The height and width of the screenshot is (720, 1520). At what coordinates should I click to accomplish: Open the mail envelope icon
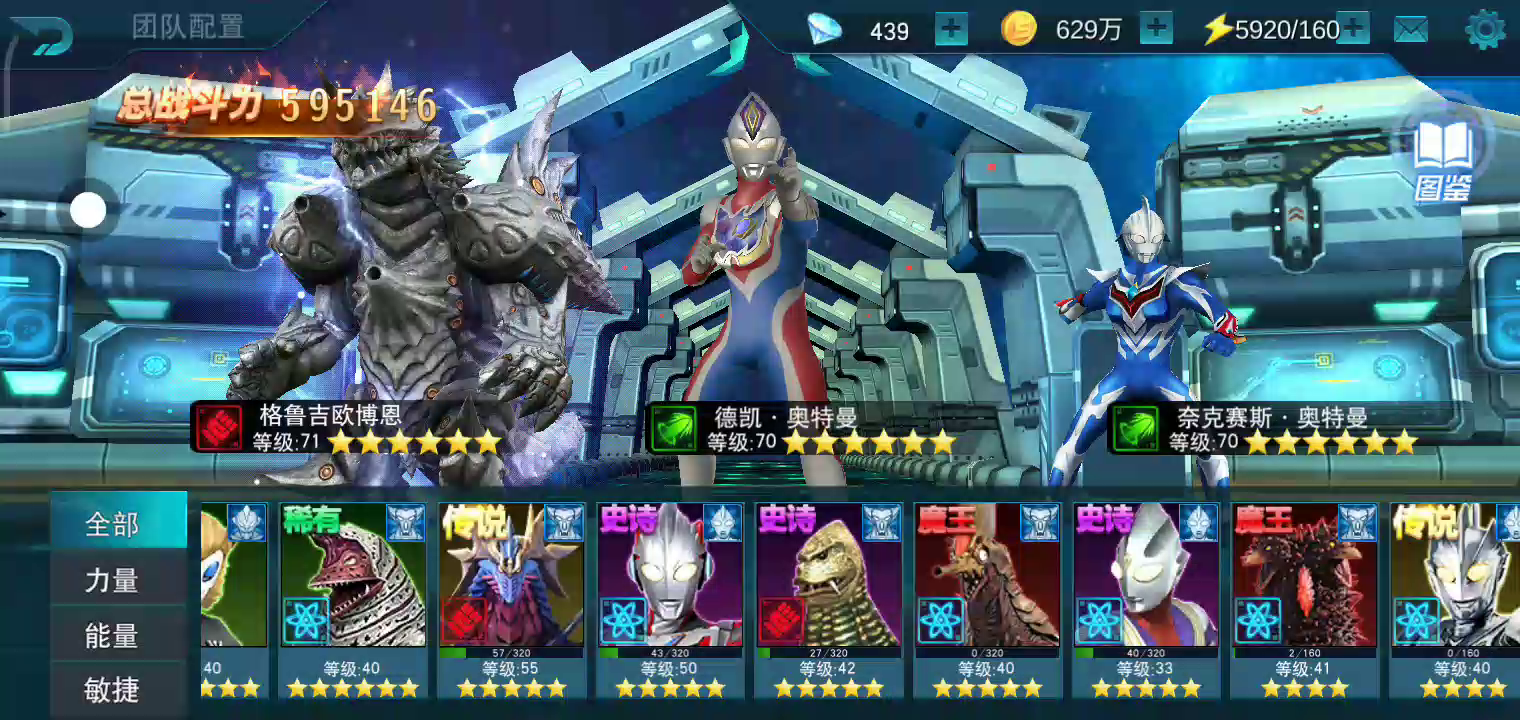(x=1411, y=30)
